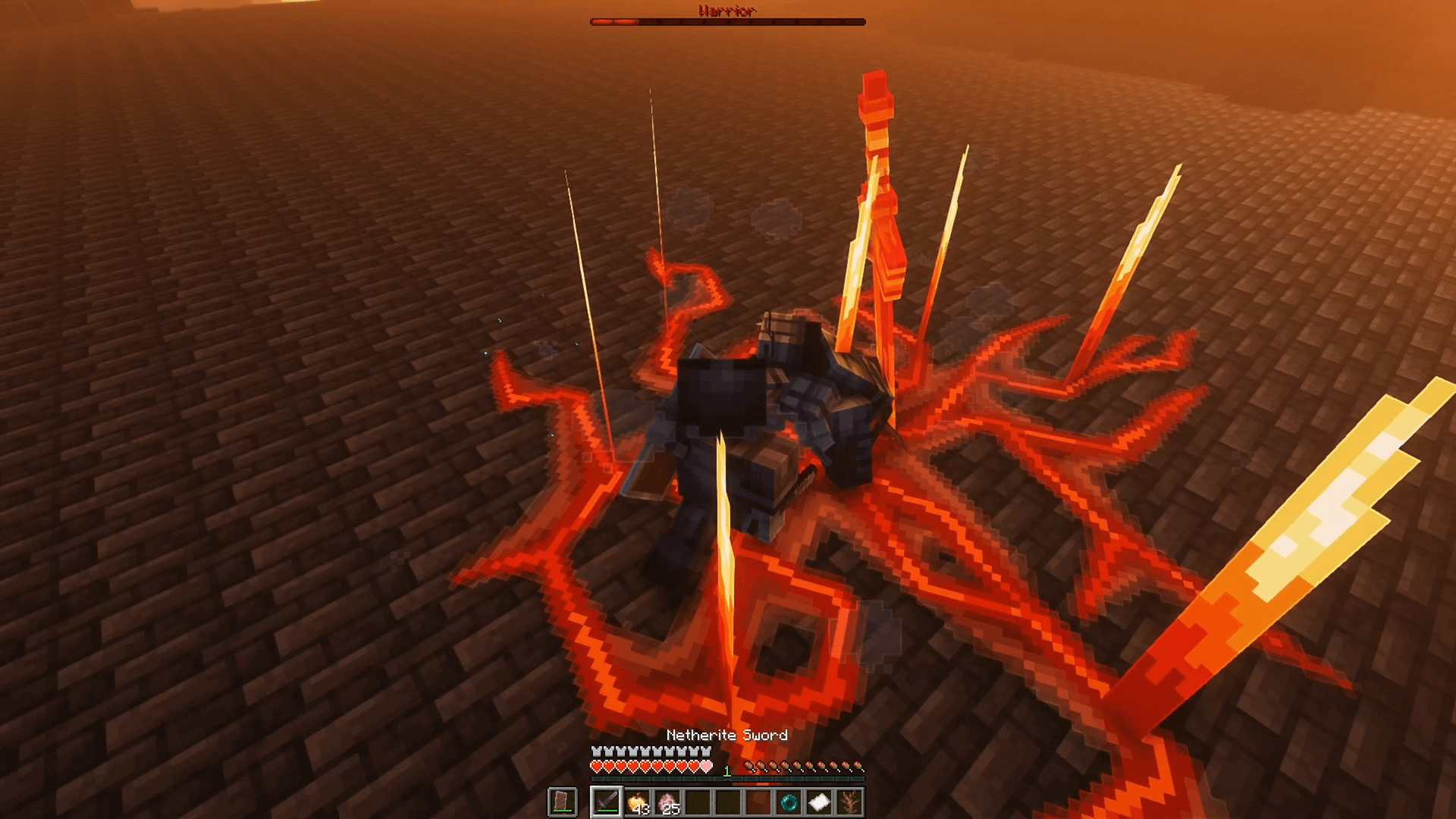Click the dead bush in the last hotbar slot
1456x819 pixels.
pos(849,802)
